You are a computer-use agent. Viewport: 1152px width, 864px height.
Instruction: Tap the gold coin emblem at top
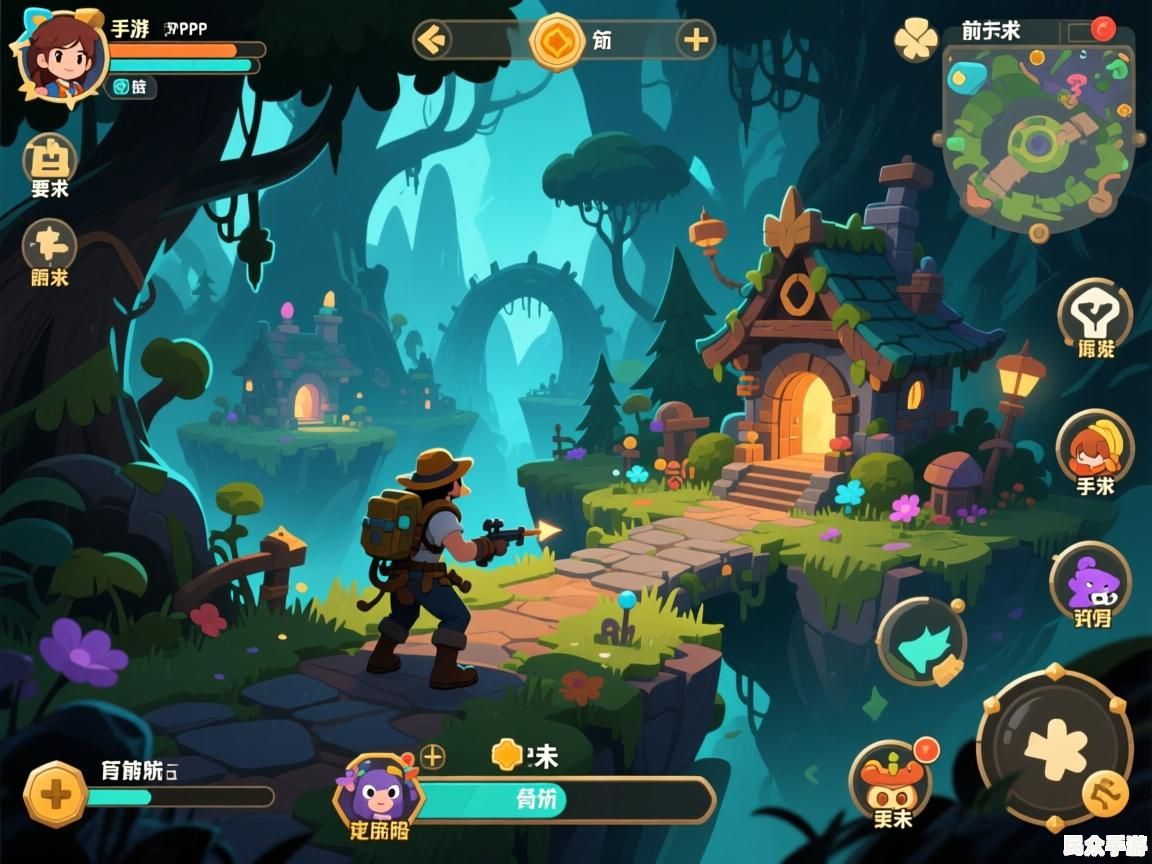[557, 41]
